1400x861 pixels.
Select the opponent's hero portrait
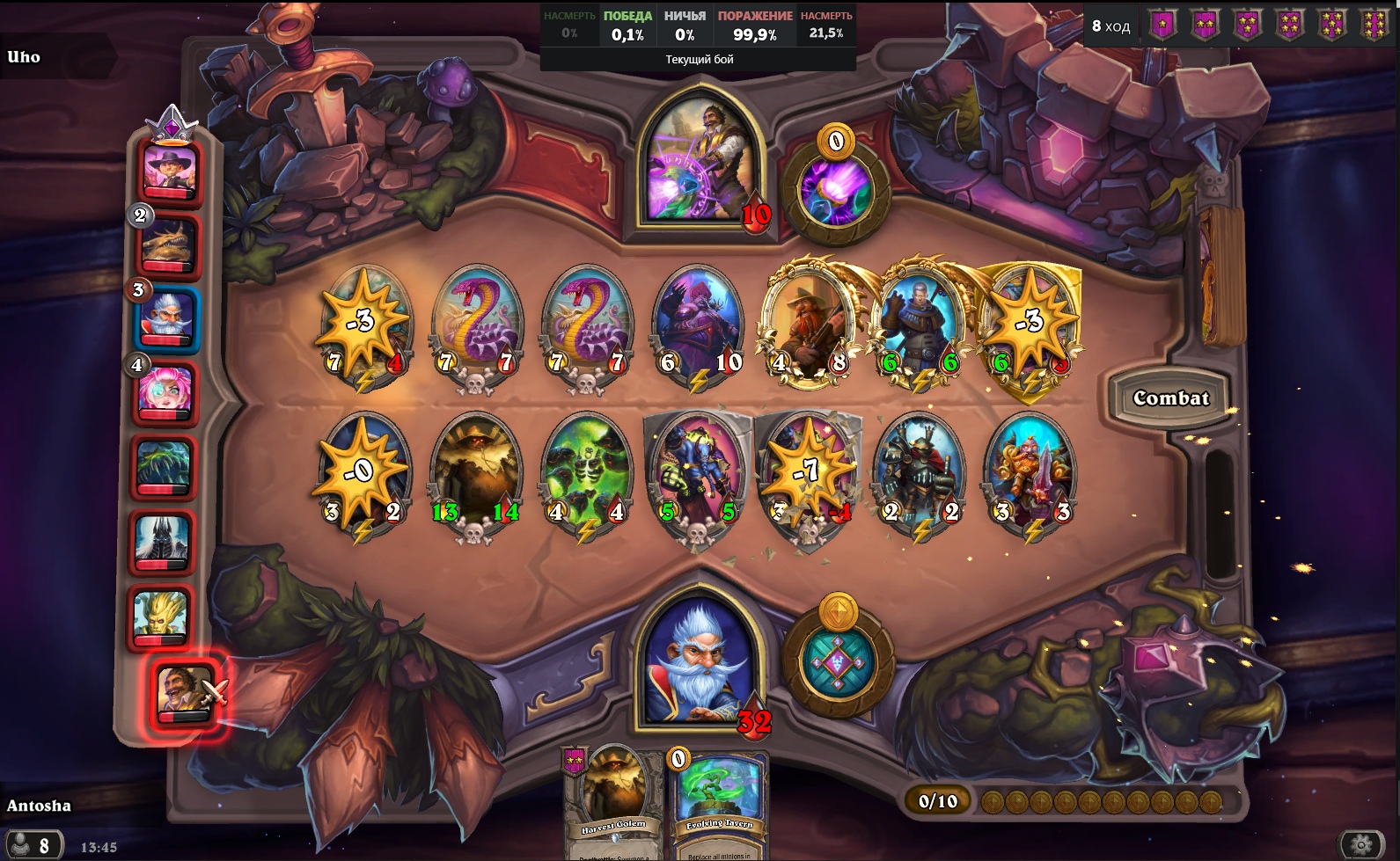700,164
